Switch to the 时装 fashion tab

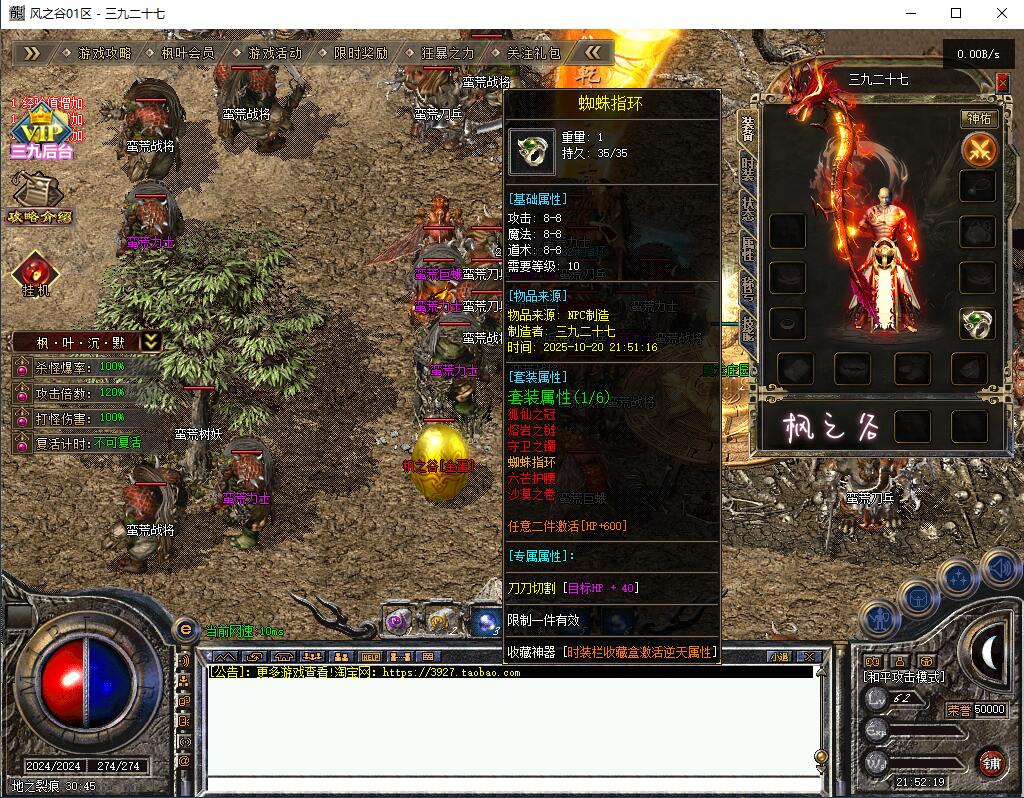tap(747, 165)
